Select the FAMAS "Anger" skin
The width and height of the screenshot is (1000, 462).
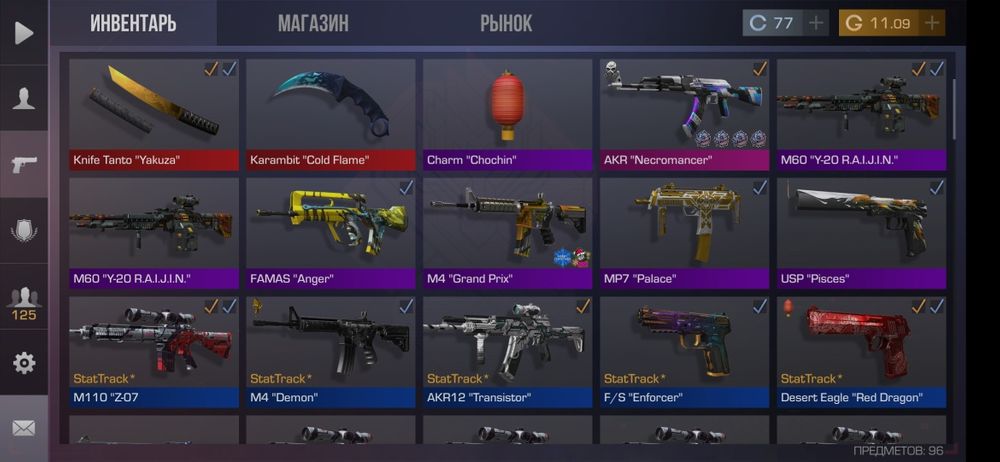click(331, 232)
